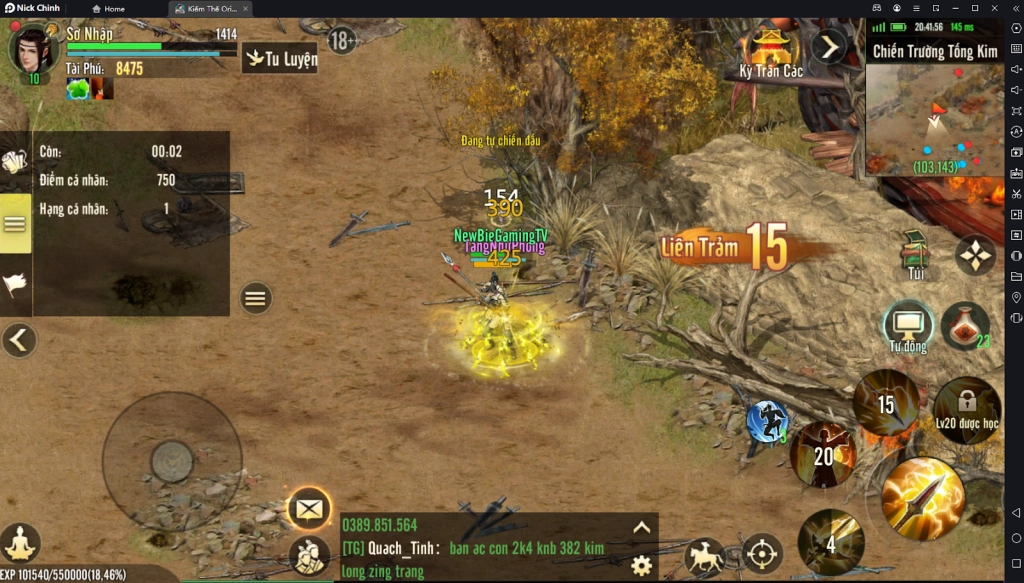Open the Túi bag inventory
Viewport: 1024px width, 583px height.
coord(915,255)
